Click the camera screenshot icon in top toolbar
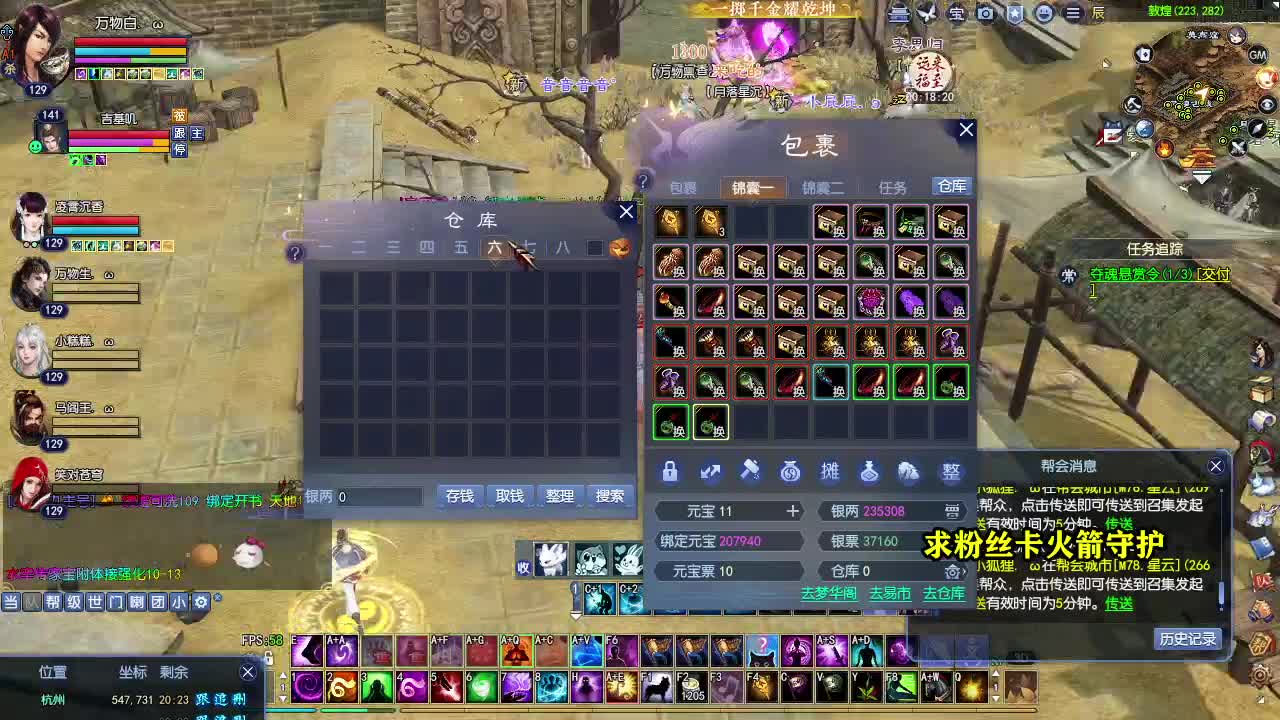 985,14
